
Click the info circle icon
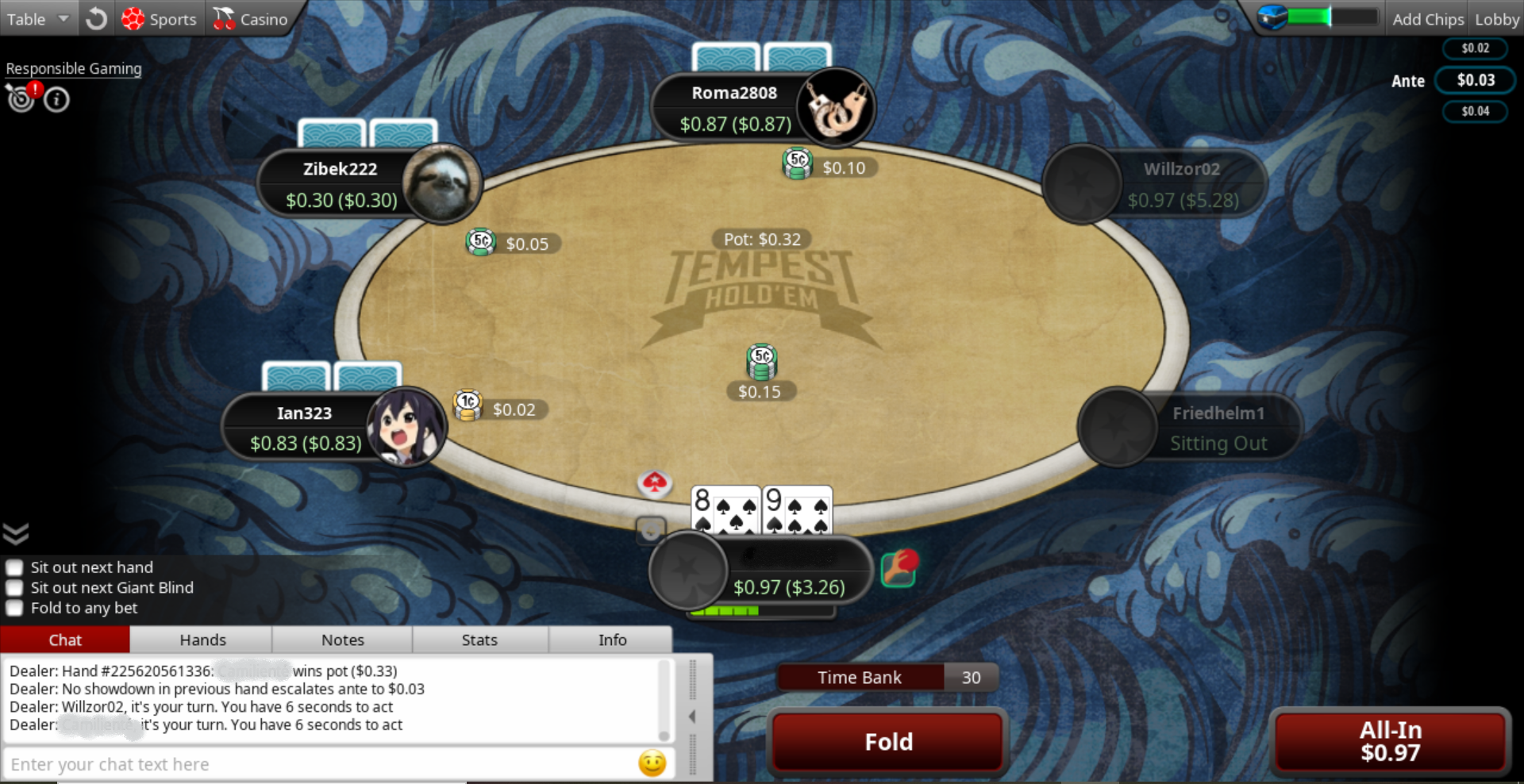pyautogui.click(x=56, y=100)
